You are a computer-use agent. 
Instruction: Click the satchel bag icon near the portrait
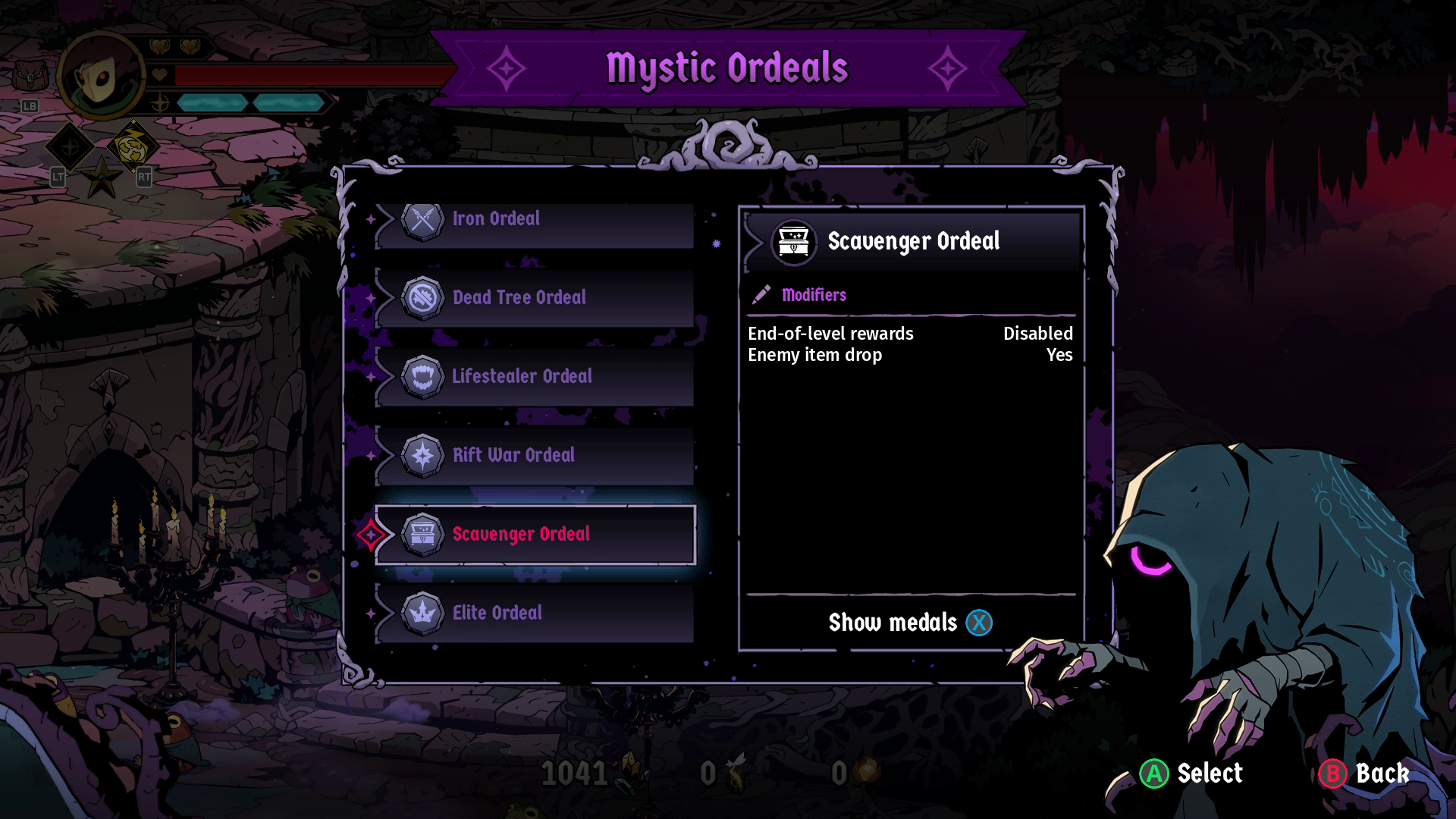pyautogui.click(x=29, y=74)
